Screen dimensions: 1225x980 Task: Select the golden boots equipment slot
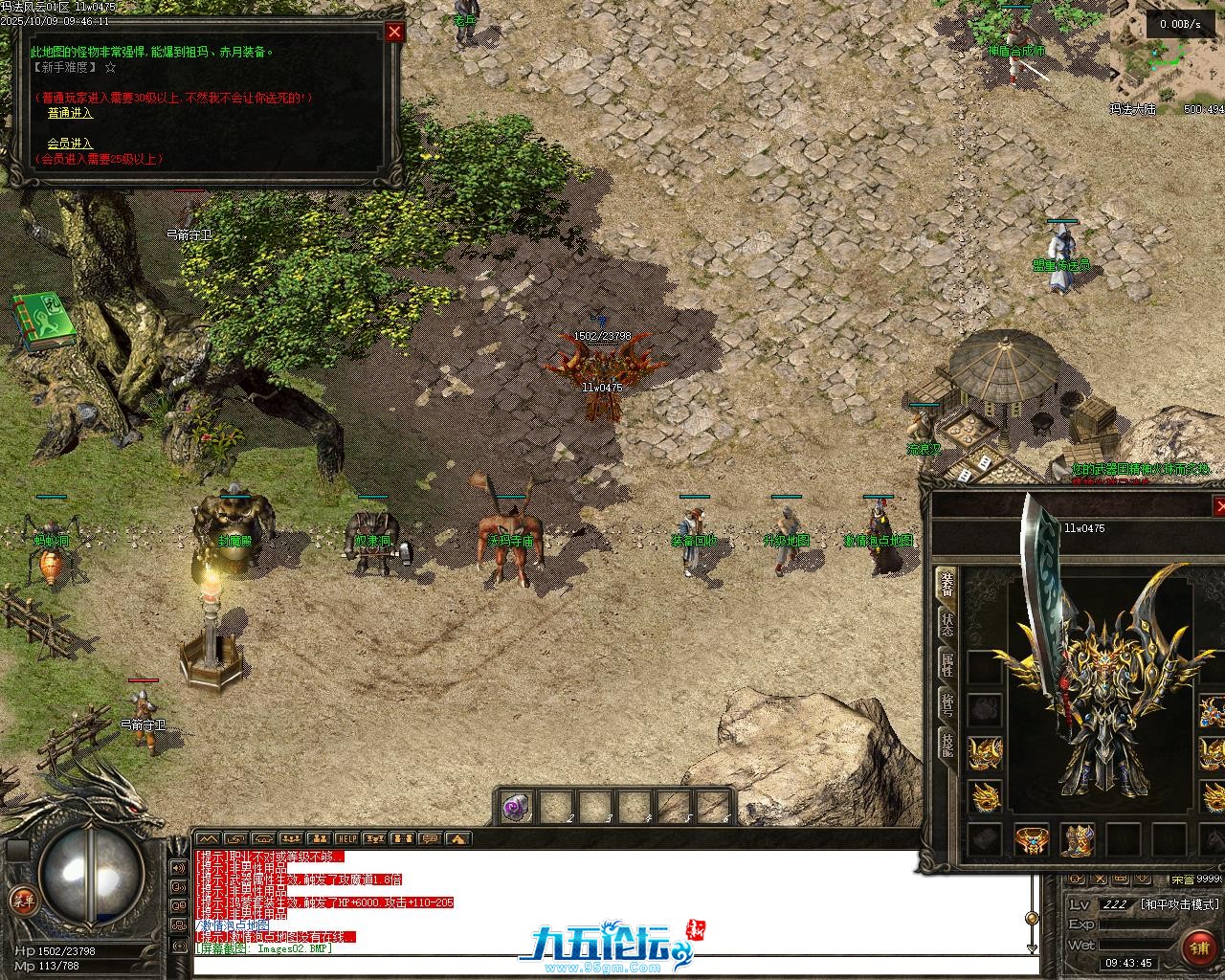(1078, 840)
